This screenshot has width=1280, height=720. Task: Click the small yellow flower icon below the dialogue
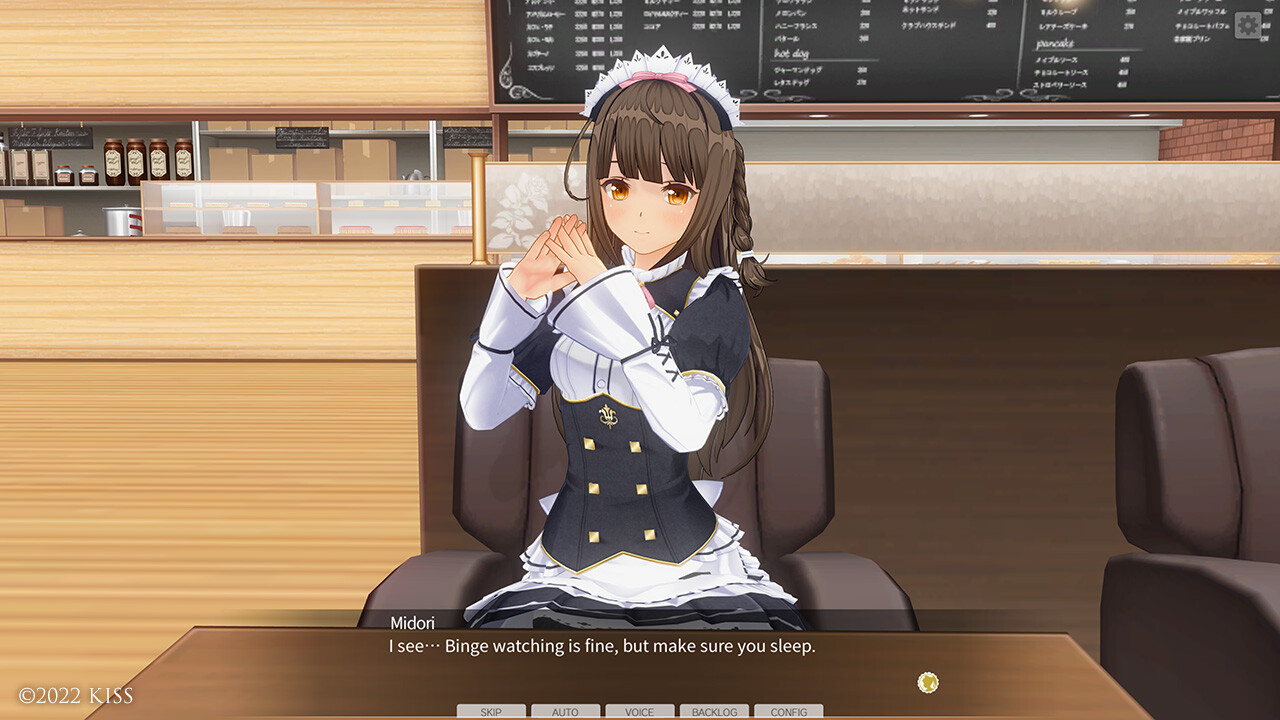click(926, 683)
